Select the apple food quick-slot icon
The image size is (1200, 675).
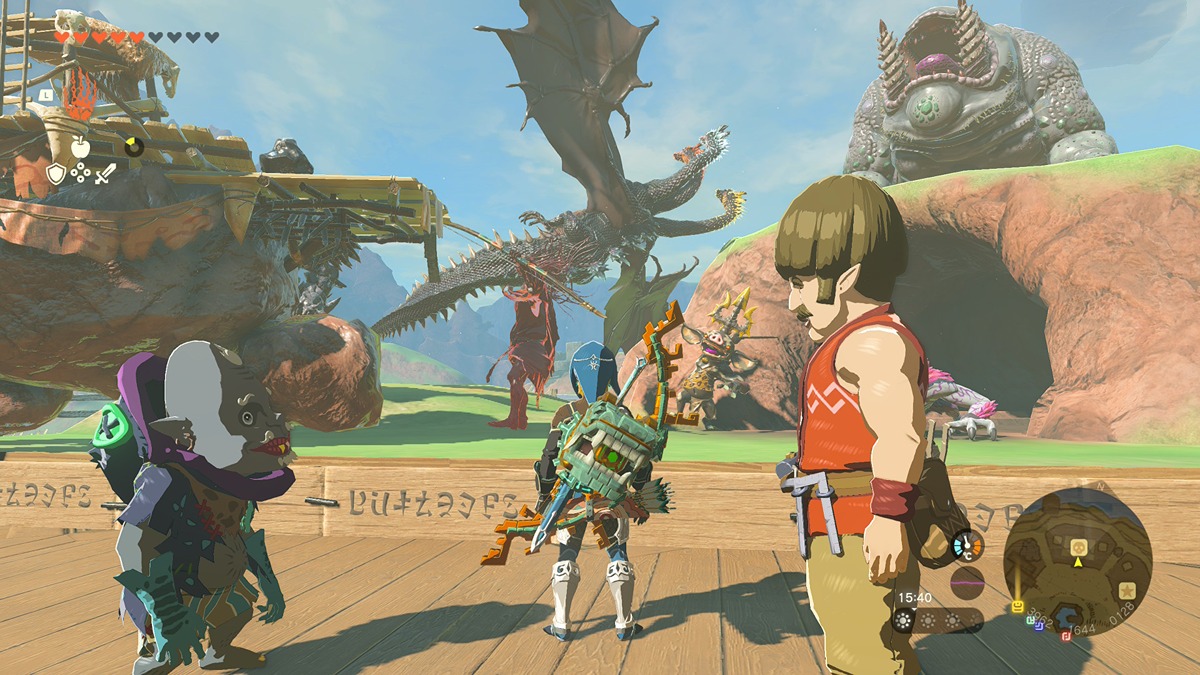(80, 147)
